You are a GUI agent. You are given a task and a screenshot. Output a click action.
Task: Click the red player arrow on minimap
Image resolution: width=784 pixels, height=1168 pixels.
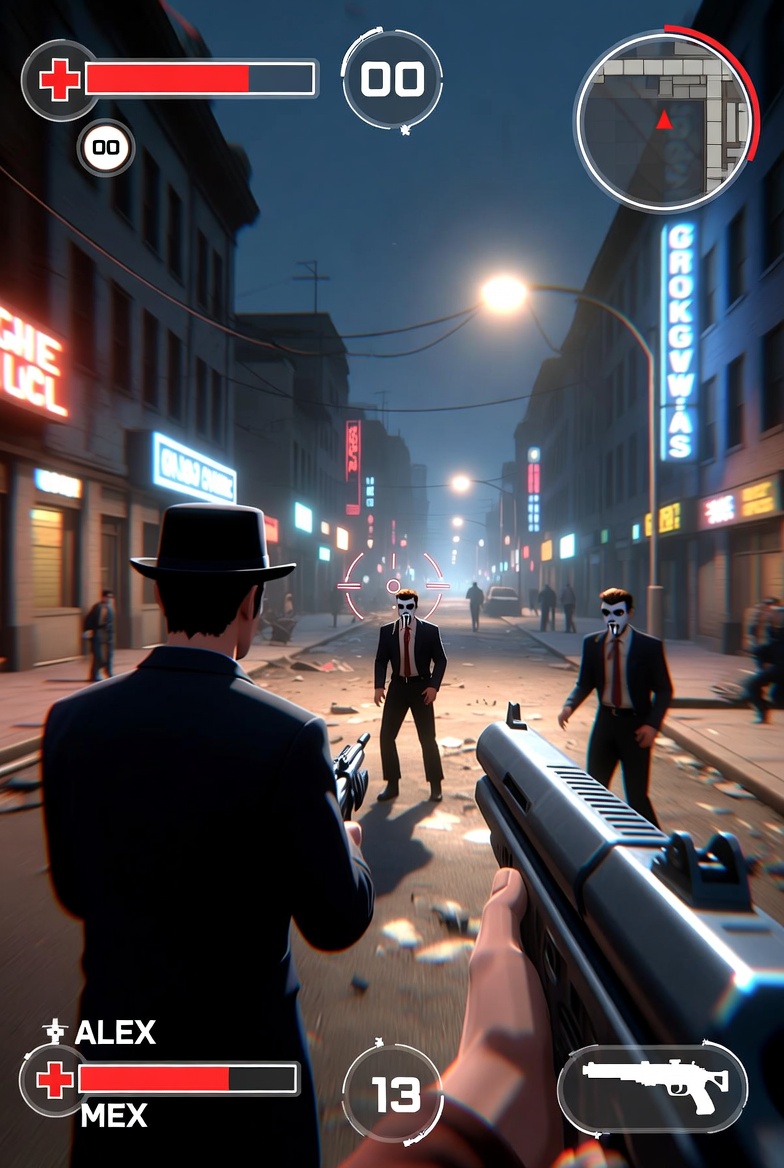tap(664, 121)
